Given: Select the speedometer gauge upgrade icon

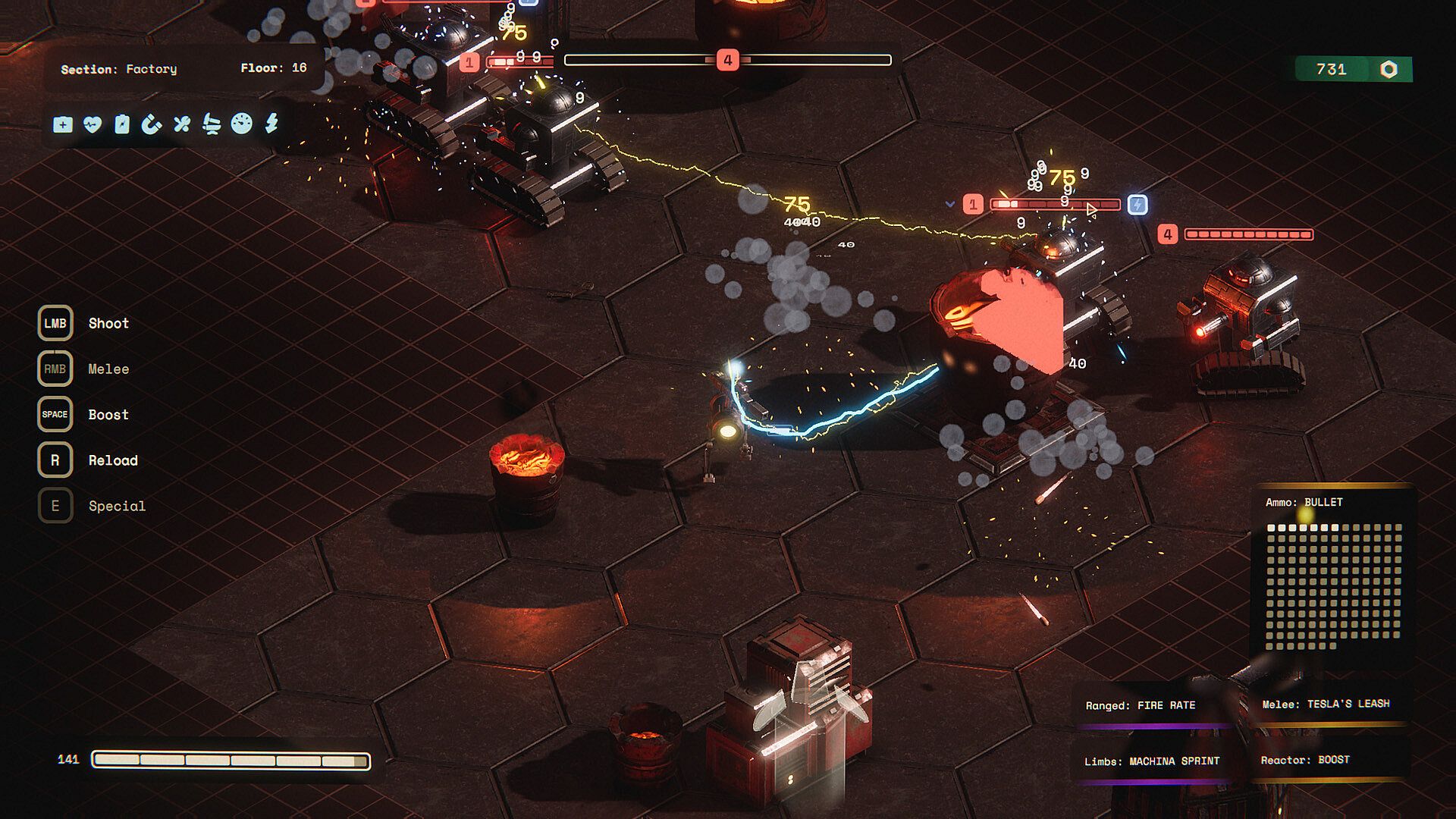Looking at the screenshot, I should (241, 124).
